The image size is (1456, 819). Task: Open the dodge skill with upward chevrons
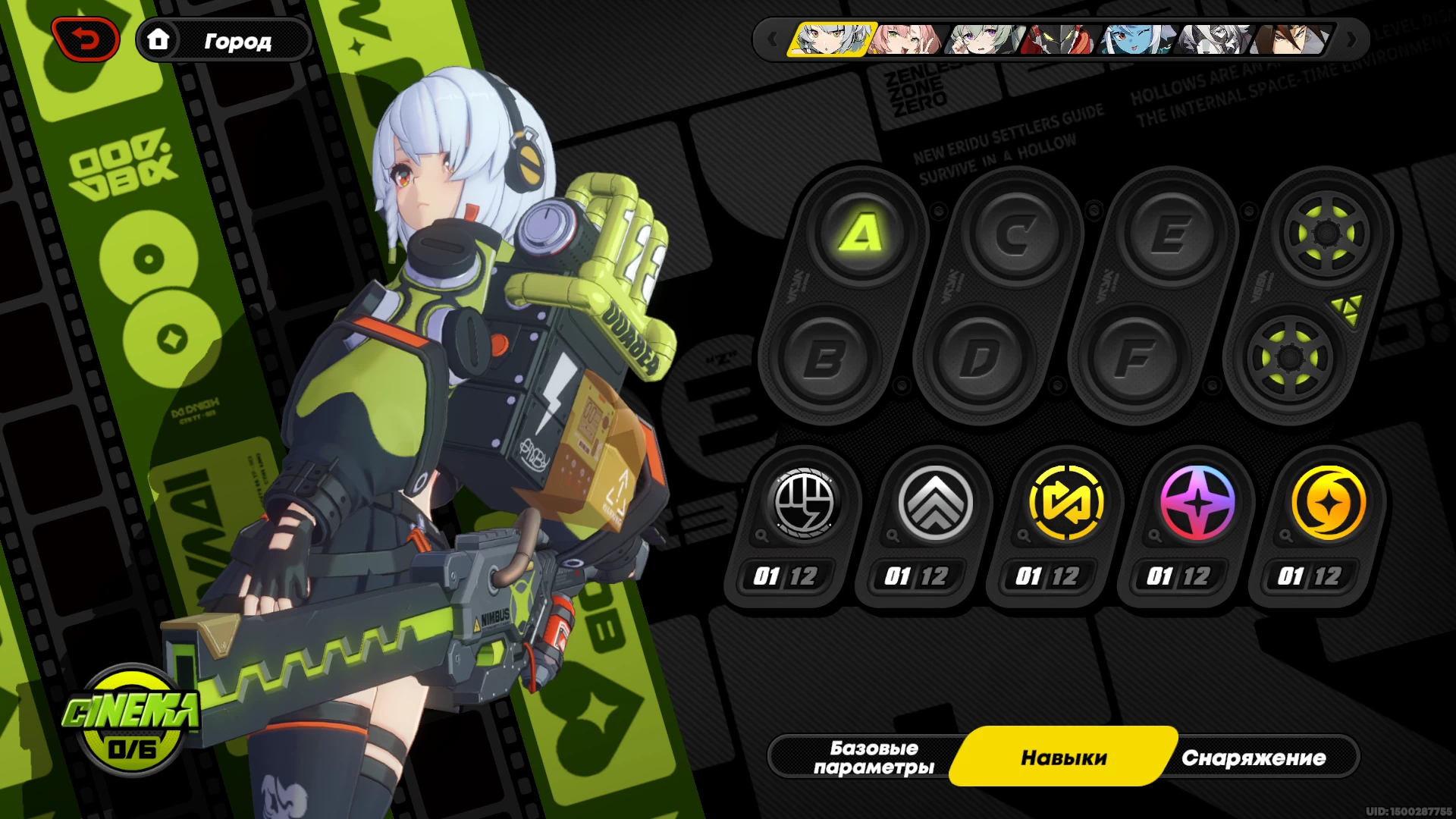(935, 503)
